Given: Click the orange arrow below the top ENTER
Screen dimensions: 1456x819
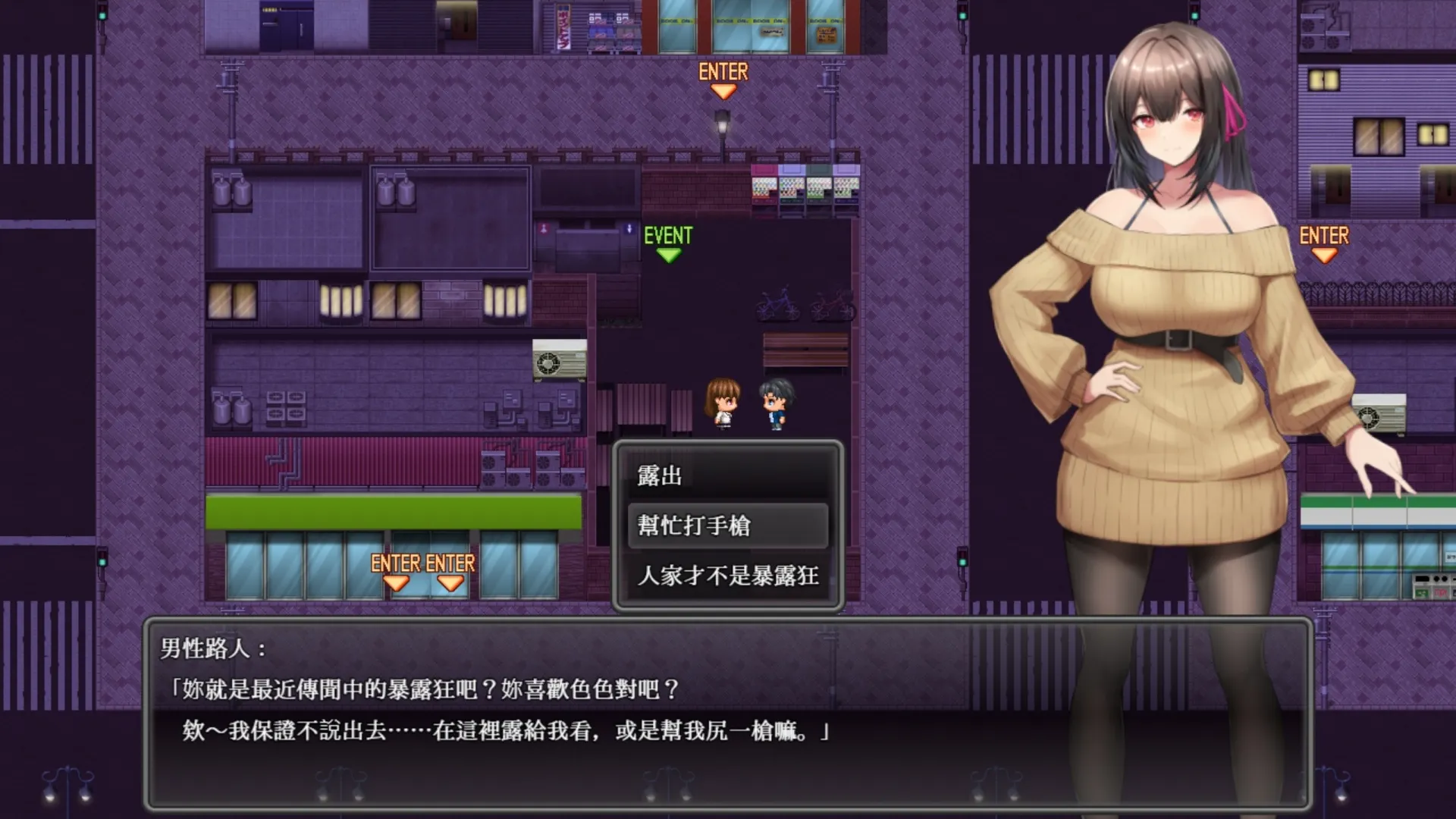Looking at the screenshot, I should click(x=724, y=91).
